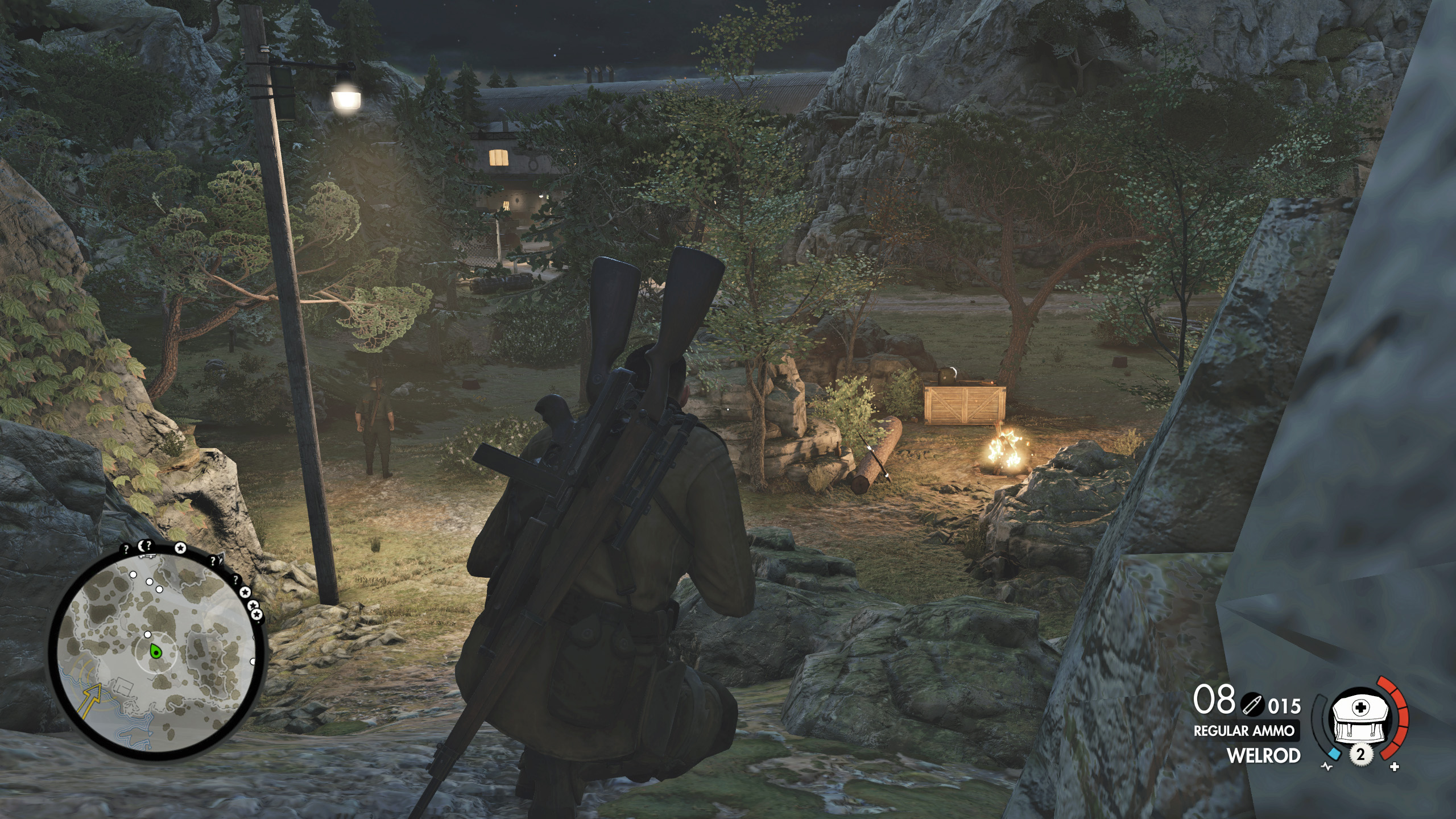This screenshot has height=819, width=1456.
Task: Select the Regular Ammo type label
Action: click(1243, 731)
